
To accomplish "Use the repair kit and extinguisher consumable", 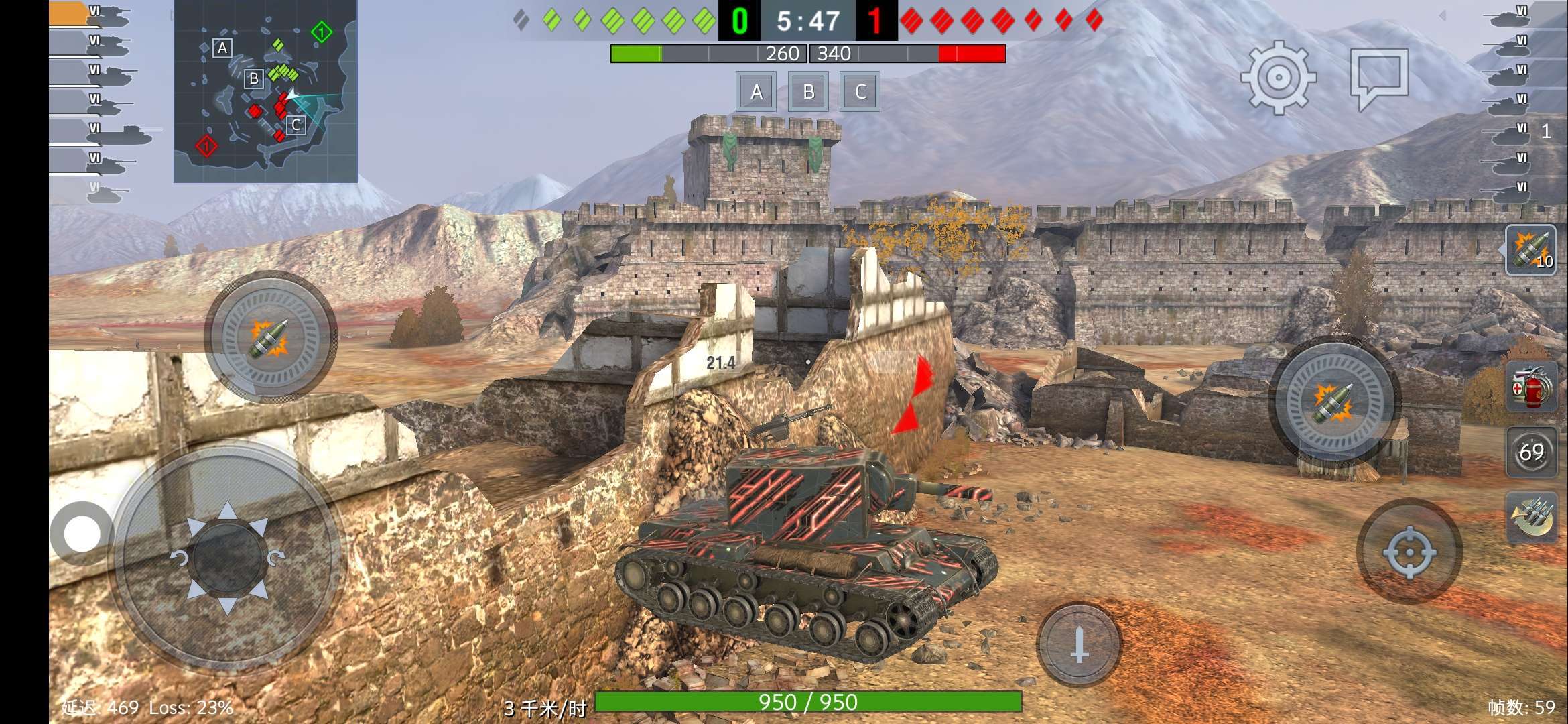I will pos(1530,387).
